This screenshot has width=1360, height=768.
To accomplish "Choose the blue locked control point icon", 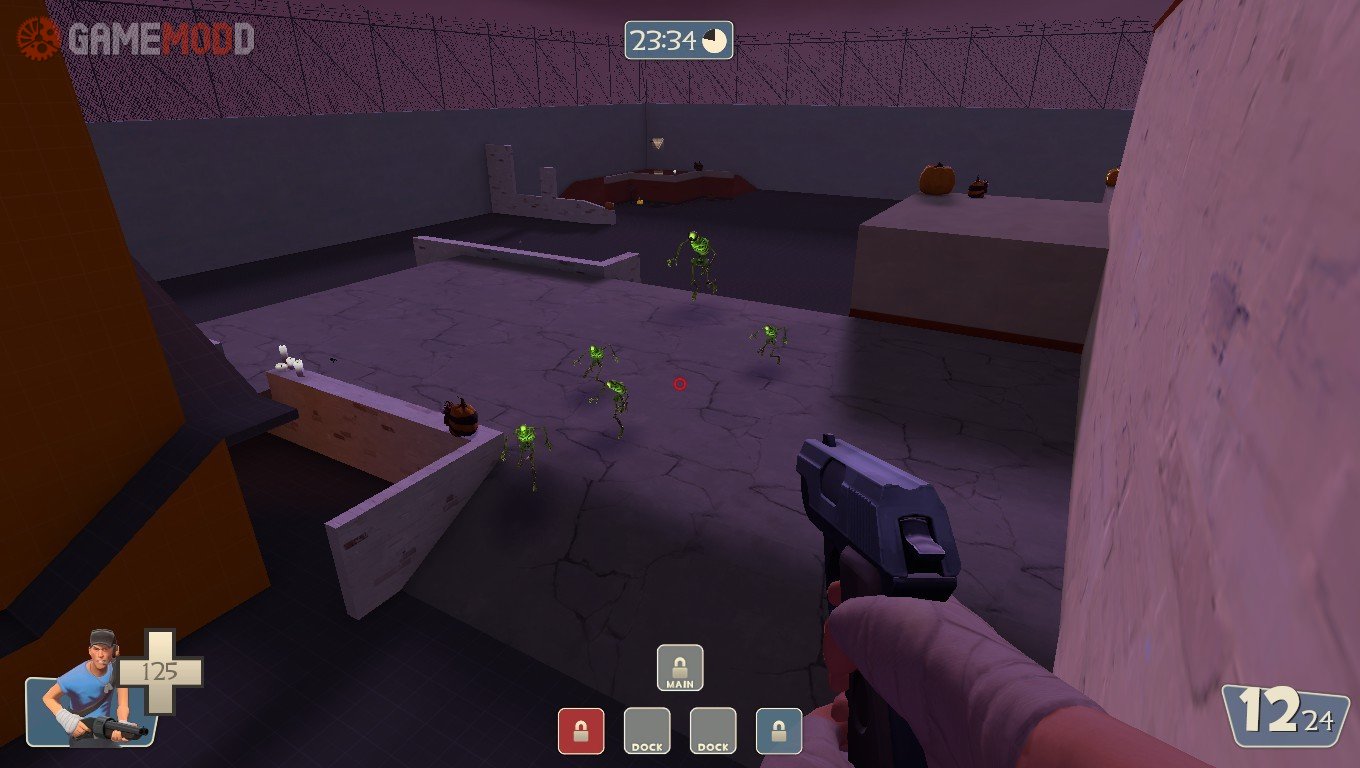I will 779,731.
